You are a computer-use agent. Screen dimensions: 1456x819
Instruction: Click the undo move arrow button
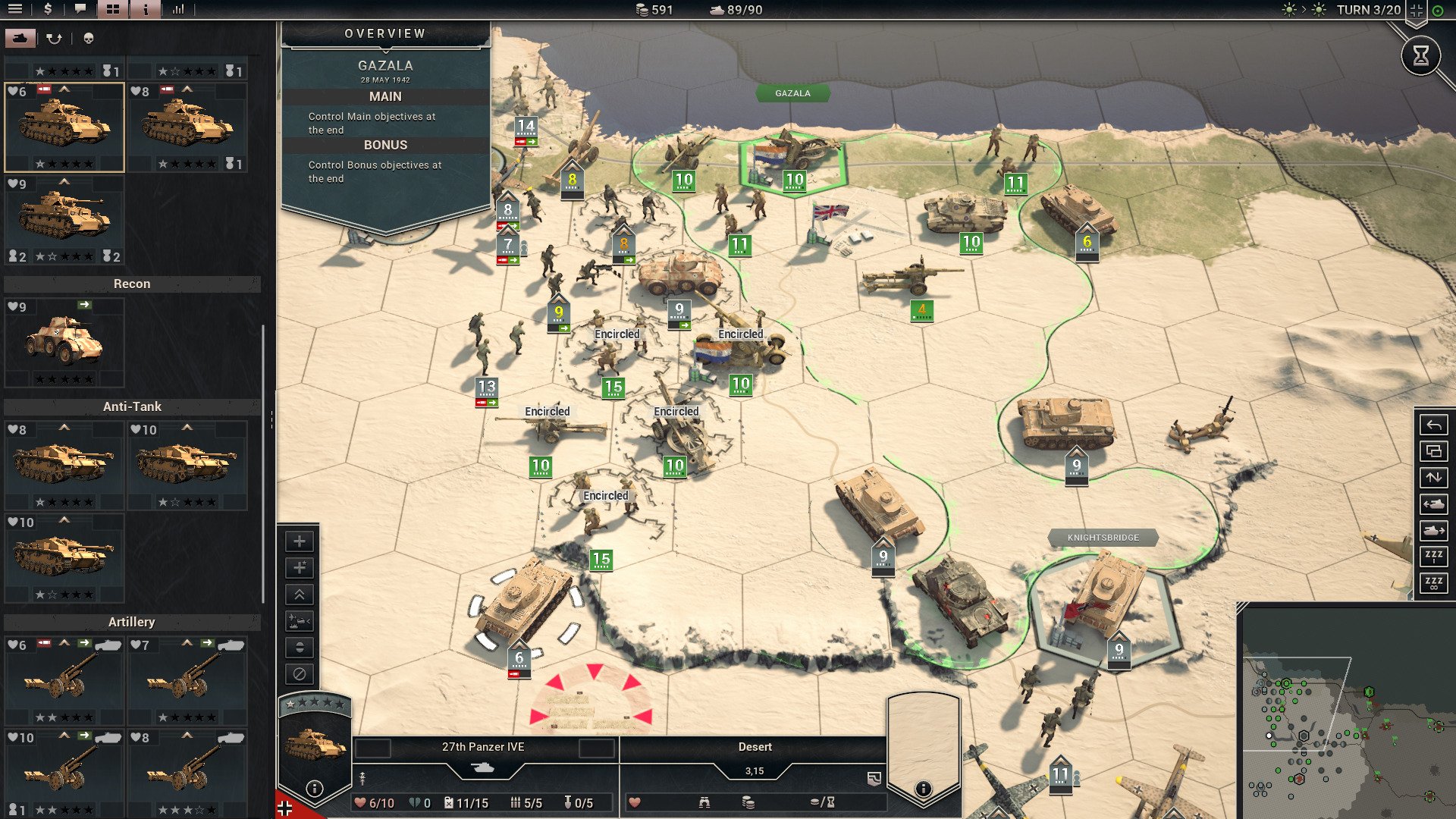pyautogui.click(x=1433, y=425)
